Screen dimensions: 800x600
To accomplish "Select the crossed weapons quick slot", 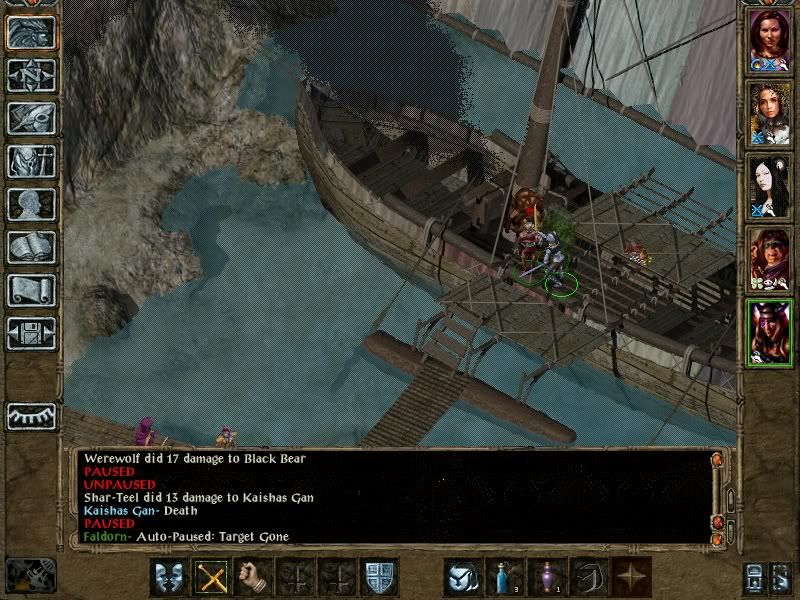I will 209,577.
